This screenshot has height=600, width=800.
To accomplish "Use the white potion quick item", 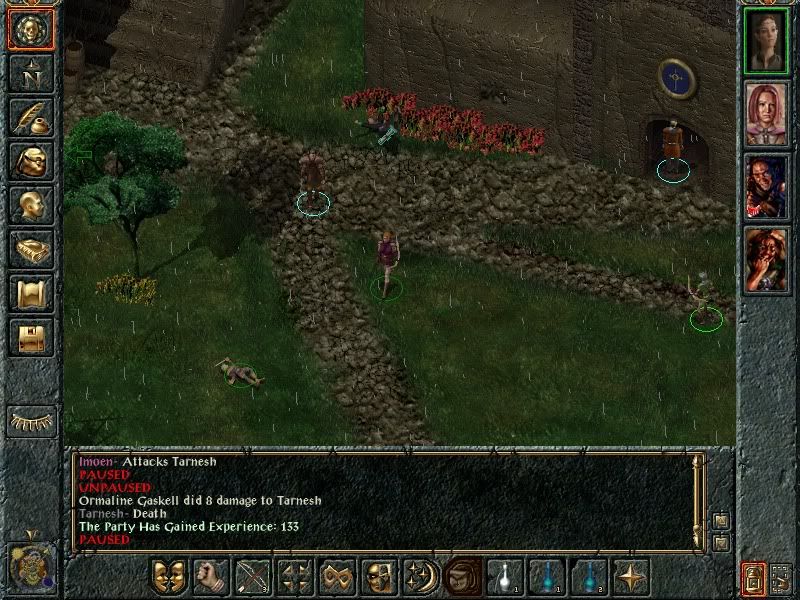I will pyautogui.click(x=504, y=577).
